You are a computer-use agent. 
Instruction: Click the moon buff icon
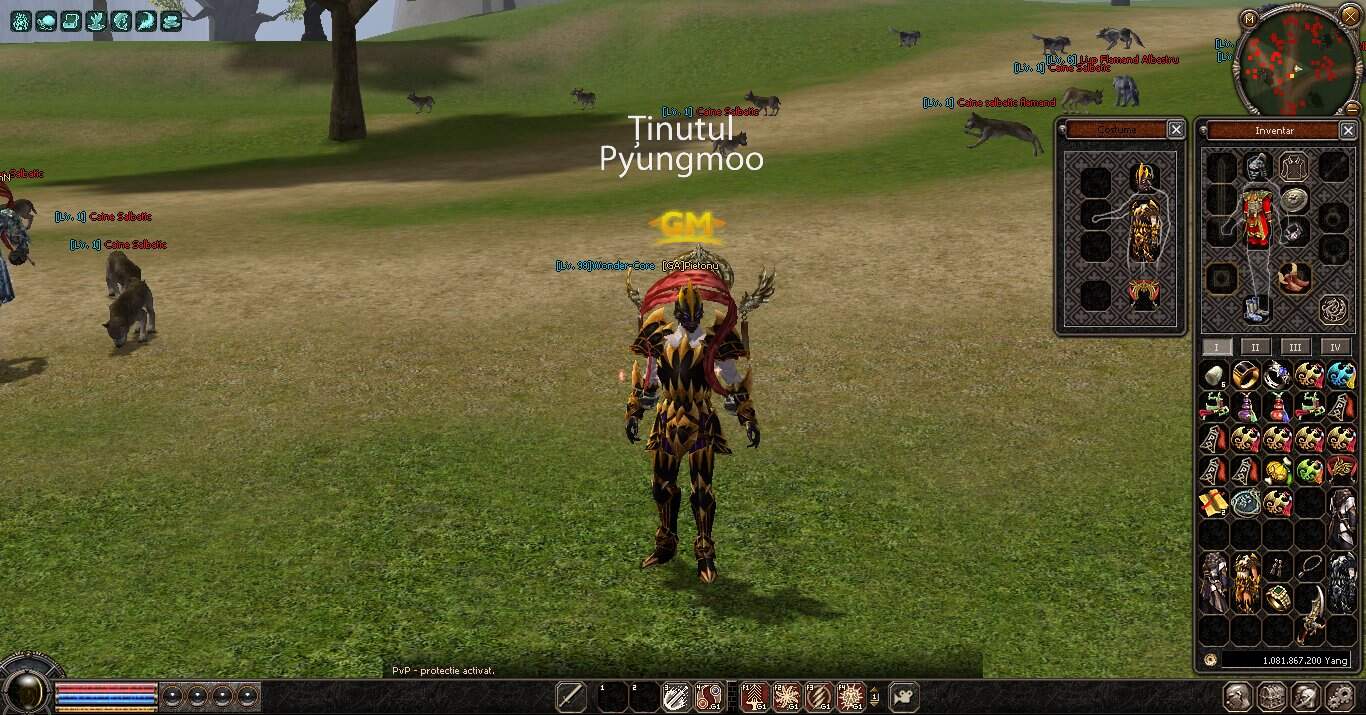[x=146, y=20]
